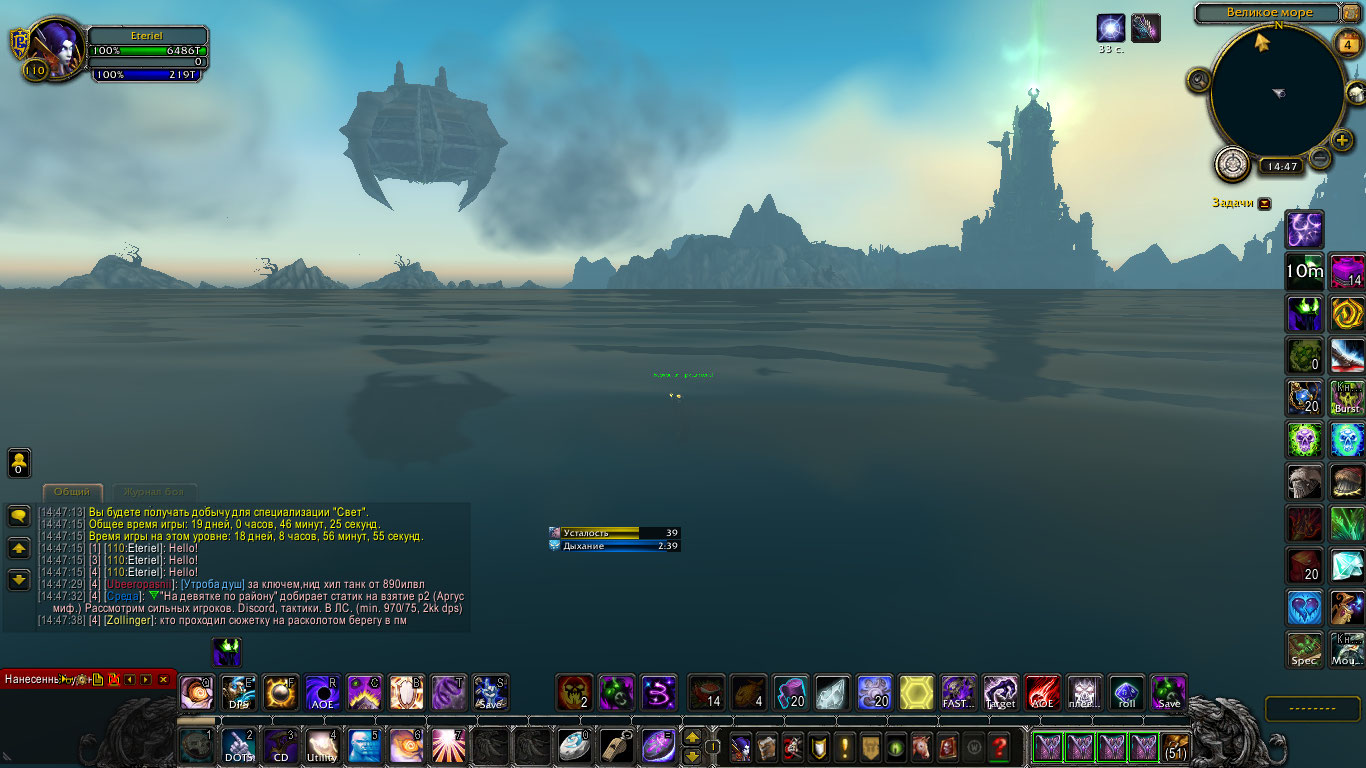Open the calendar button showing 4
The image size is (1366, 768).
(x=1346, y=43)
